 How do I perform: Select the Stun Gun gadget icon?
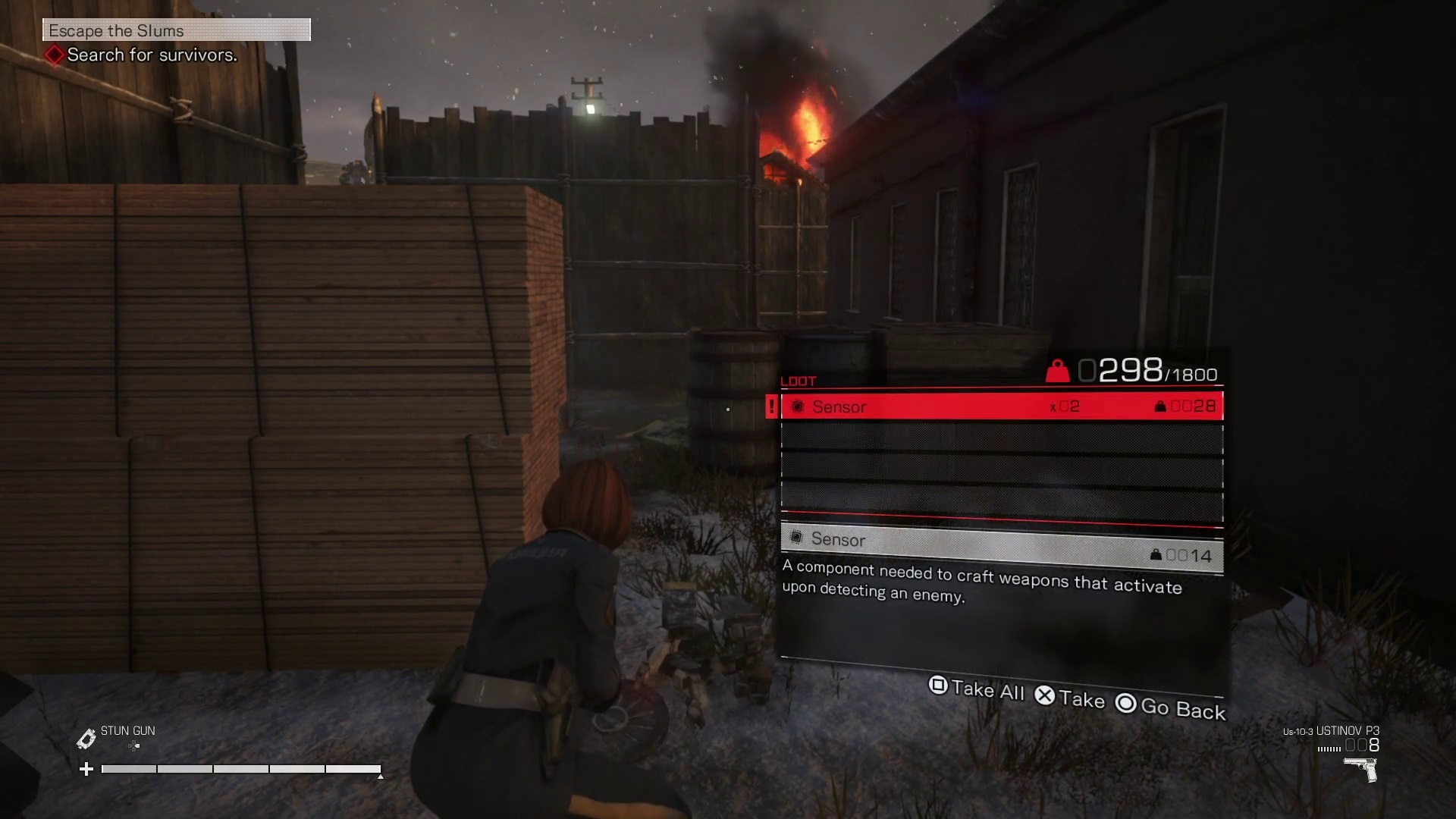(86, 738)
